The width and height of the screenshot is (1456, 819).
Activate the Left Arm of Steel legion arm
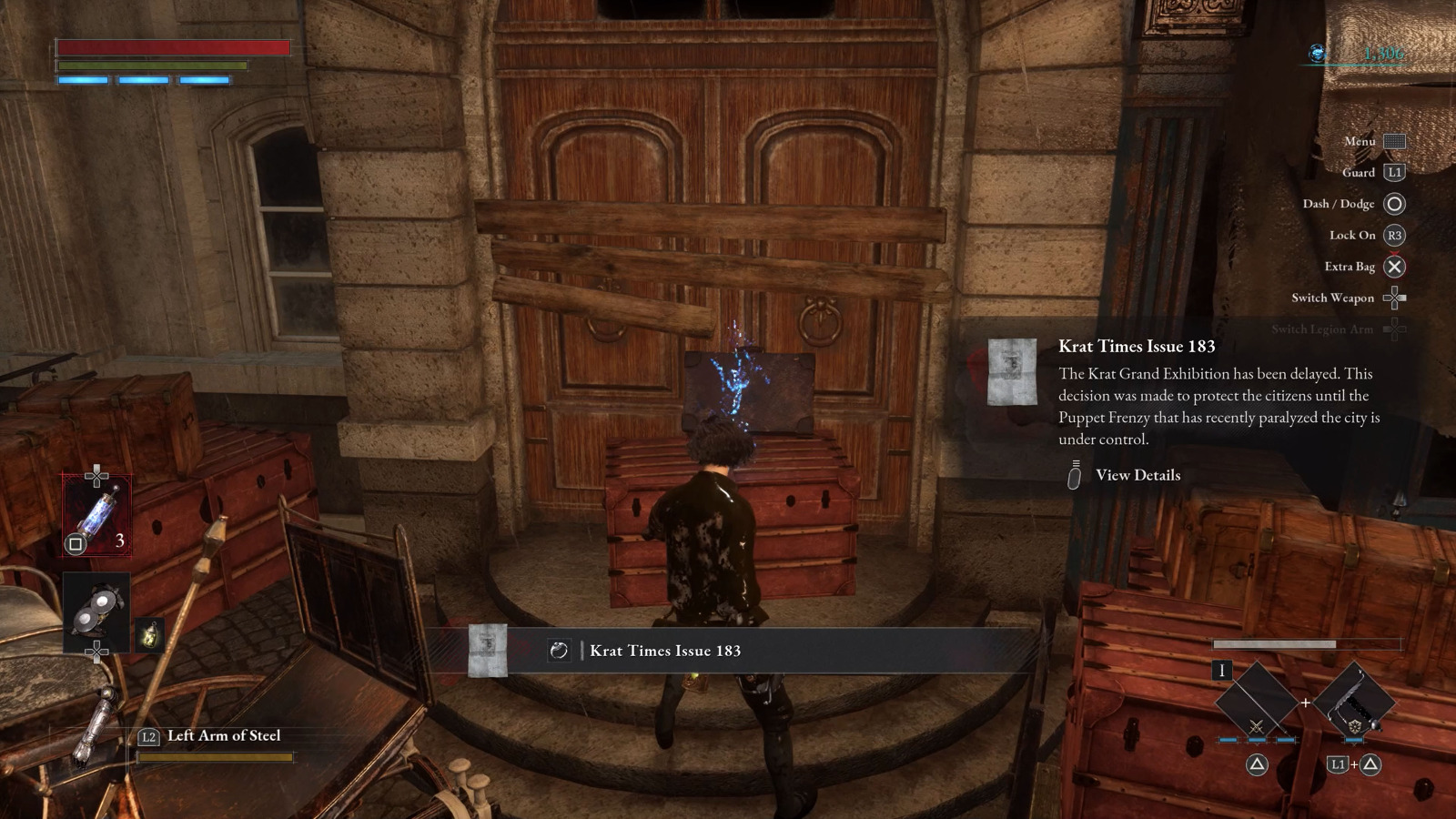(x=223, y=736)
